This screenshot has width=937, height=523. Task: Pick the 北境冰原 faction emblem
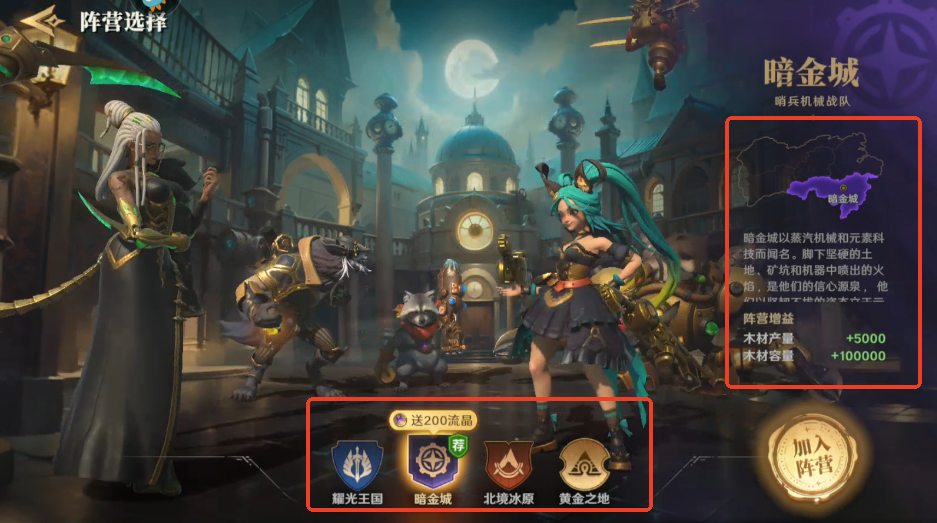[508, 463]
